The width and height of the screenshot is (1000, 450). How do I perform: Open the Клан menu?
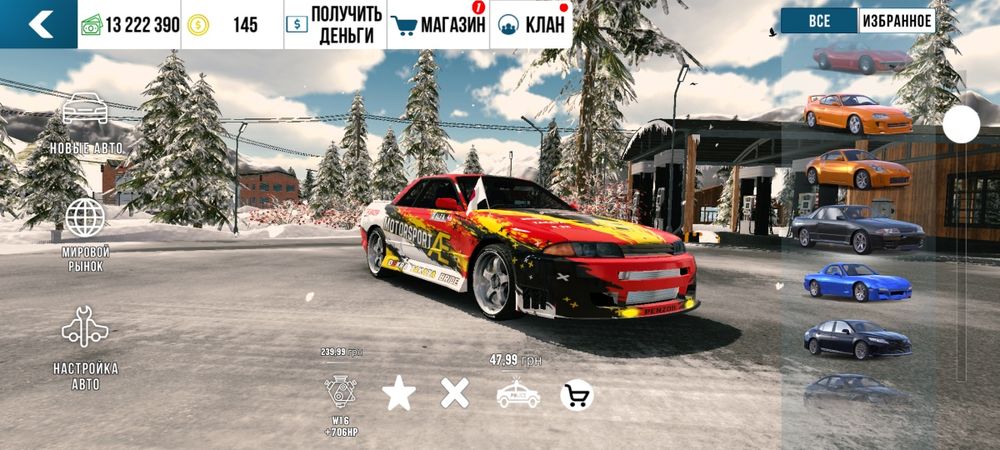tap(532, 25)
